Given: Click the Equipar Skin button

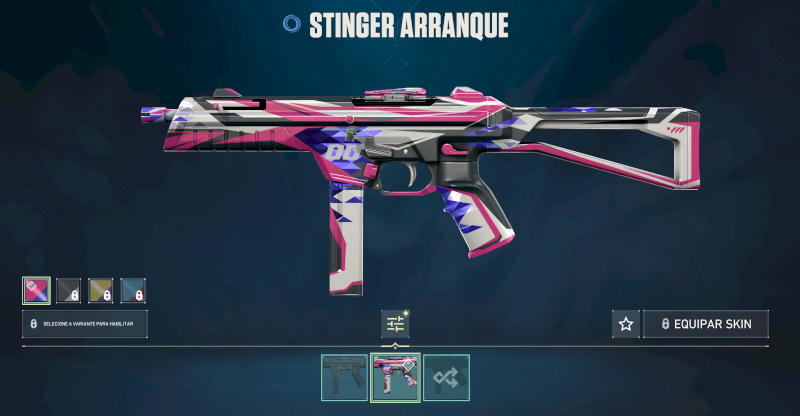Looking at the screenshot, I should [x=705, y=324].
